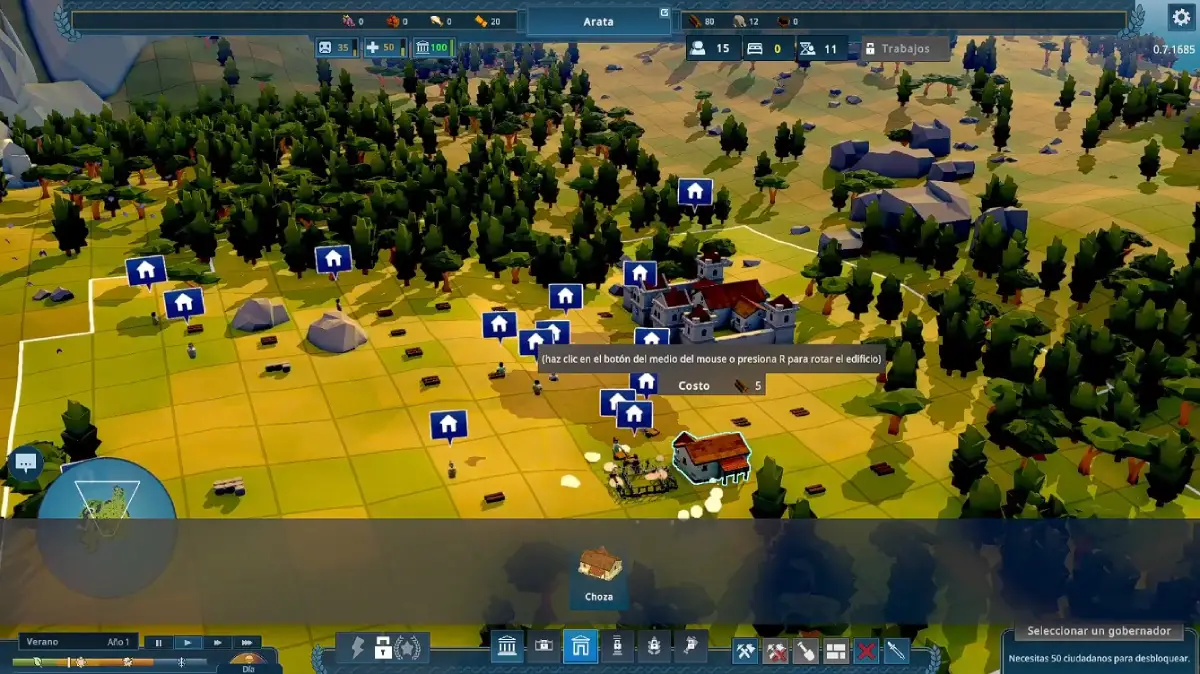Switch to double fast-forward speed
Screen dimensions: 1200x674
tap(217, 642)
